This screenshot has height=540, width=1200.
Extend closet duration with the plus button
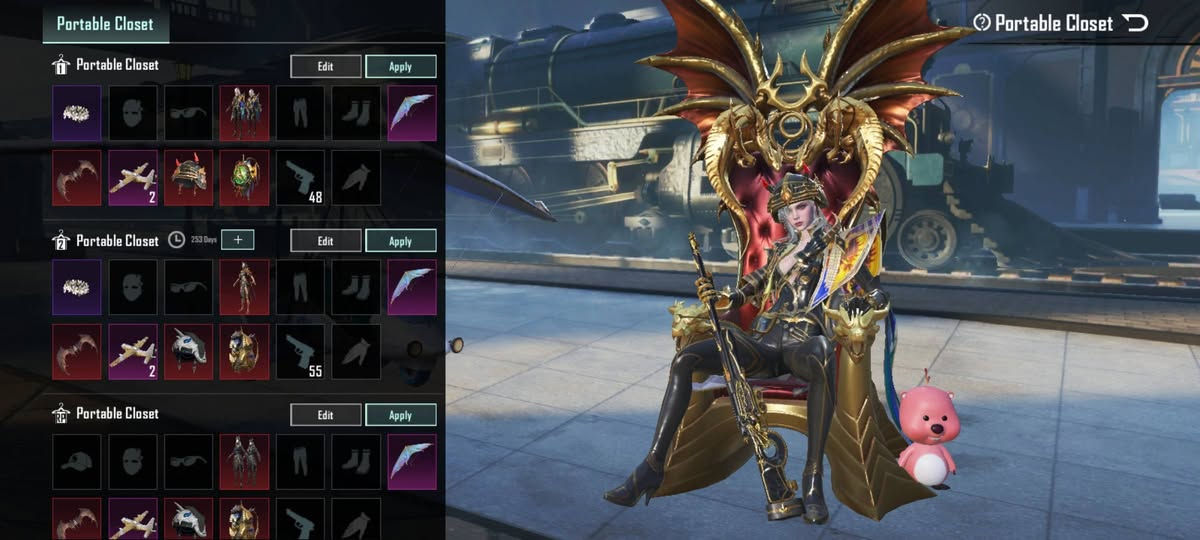[x=238, y=240]
